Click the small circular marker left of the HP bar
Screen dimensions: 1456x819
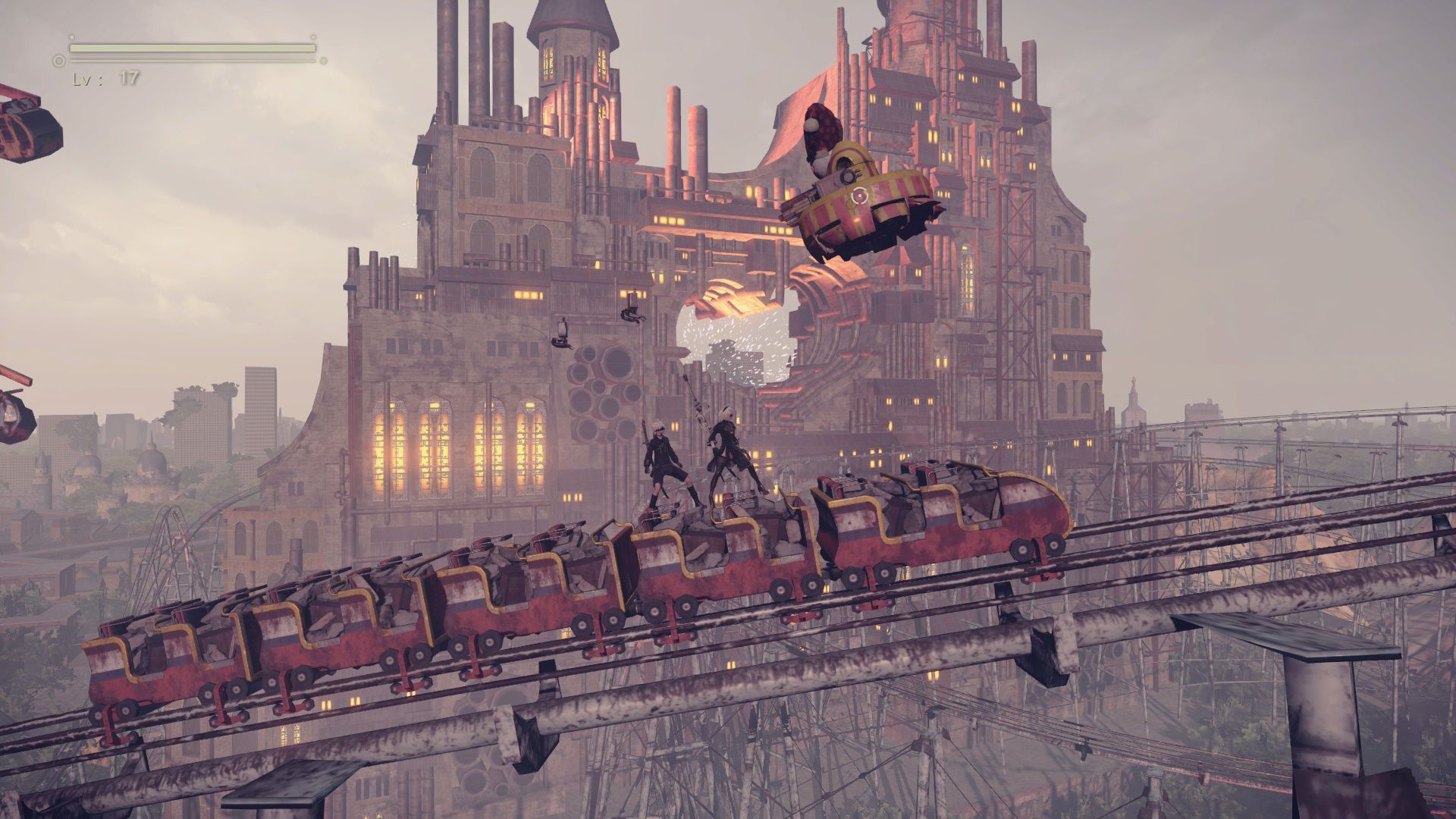point(58,61)
